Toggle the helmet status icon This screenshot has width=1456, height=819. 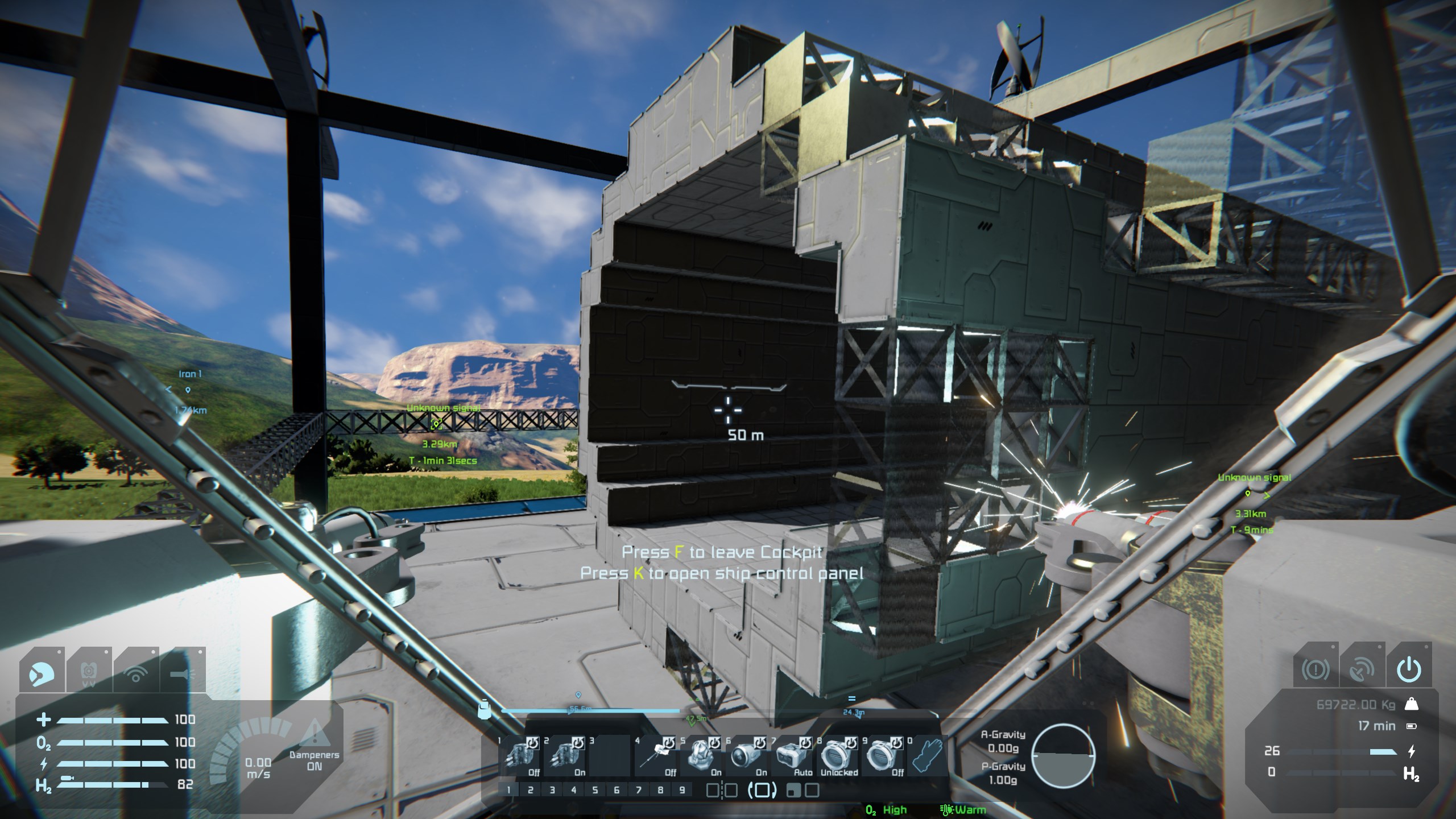pyautogui.click(x=42, y=672)
